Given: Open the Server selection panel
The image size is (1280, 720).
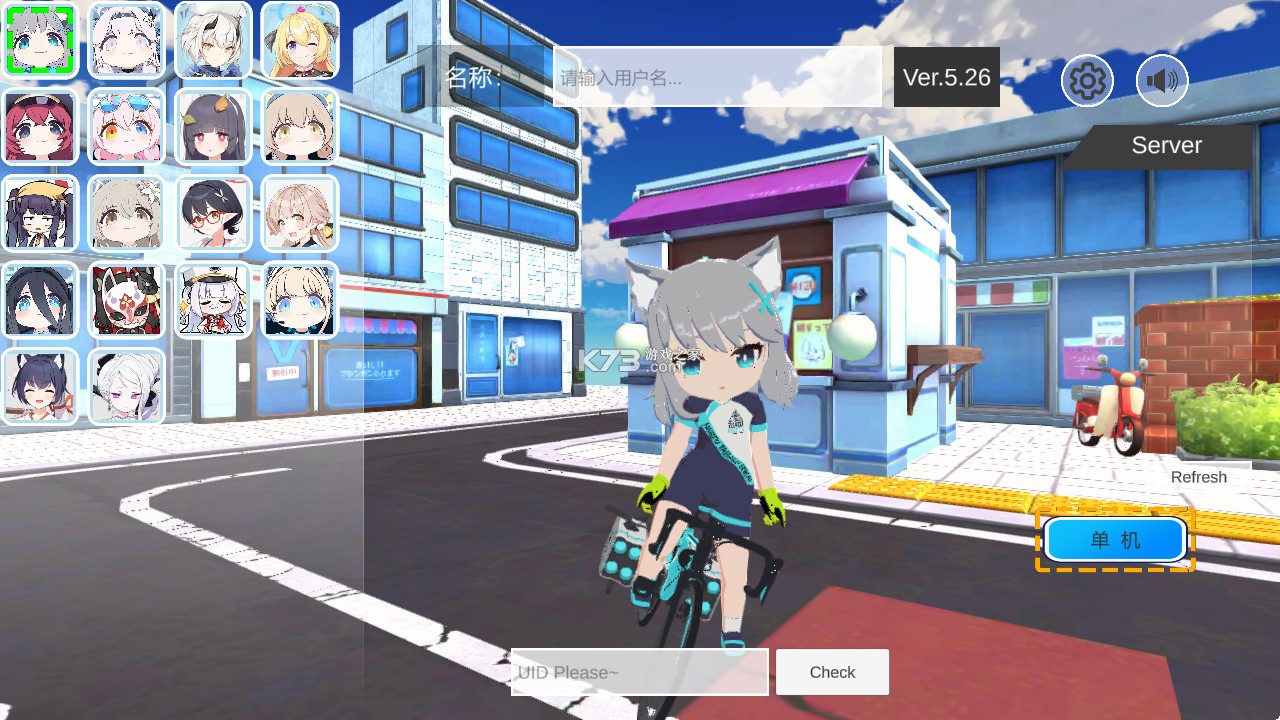Looking at the screenshot, I should coord(1166,145).
